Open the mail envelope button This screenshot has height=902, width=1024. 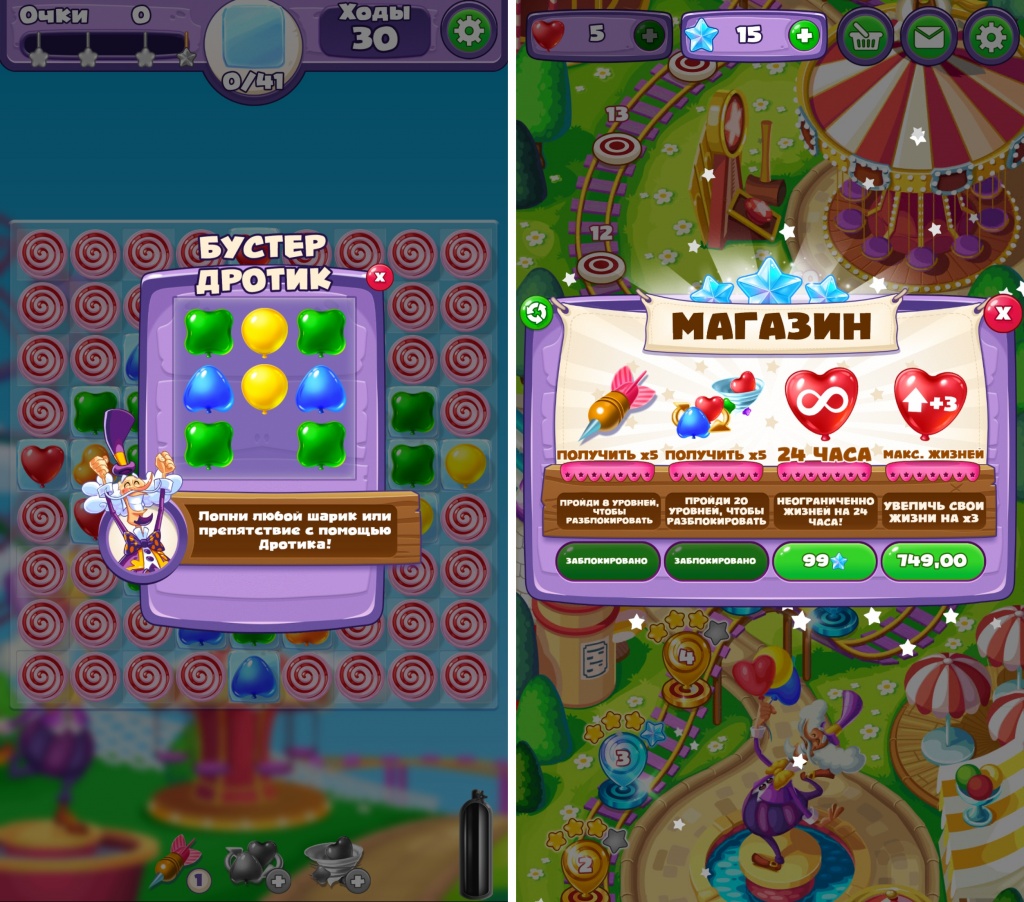pyautogui.click(x=928, y=38)
